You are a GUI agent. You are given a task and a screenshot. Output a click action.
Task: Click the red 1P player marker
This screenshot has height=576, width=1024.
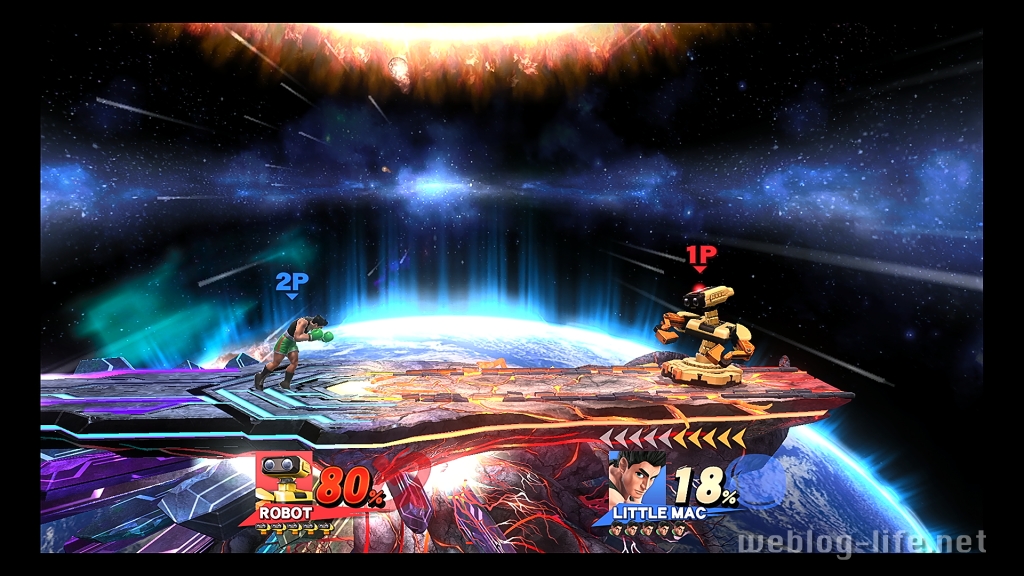pos(700,255)
